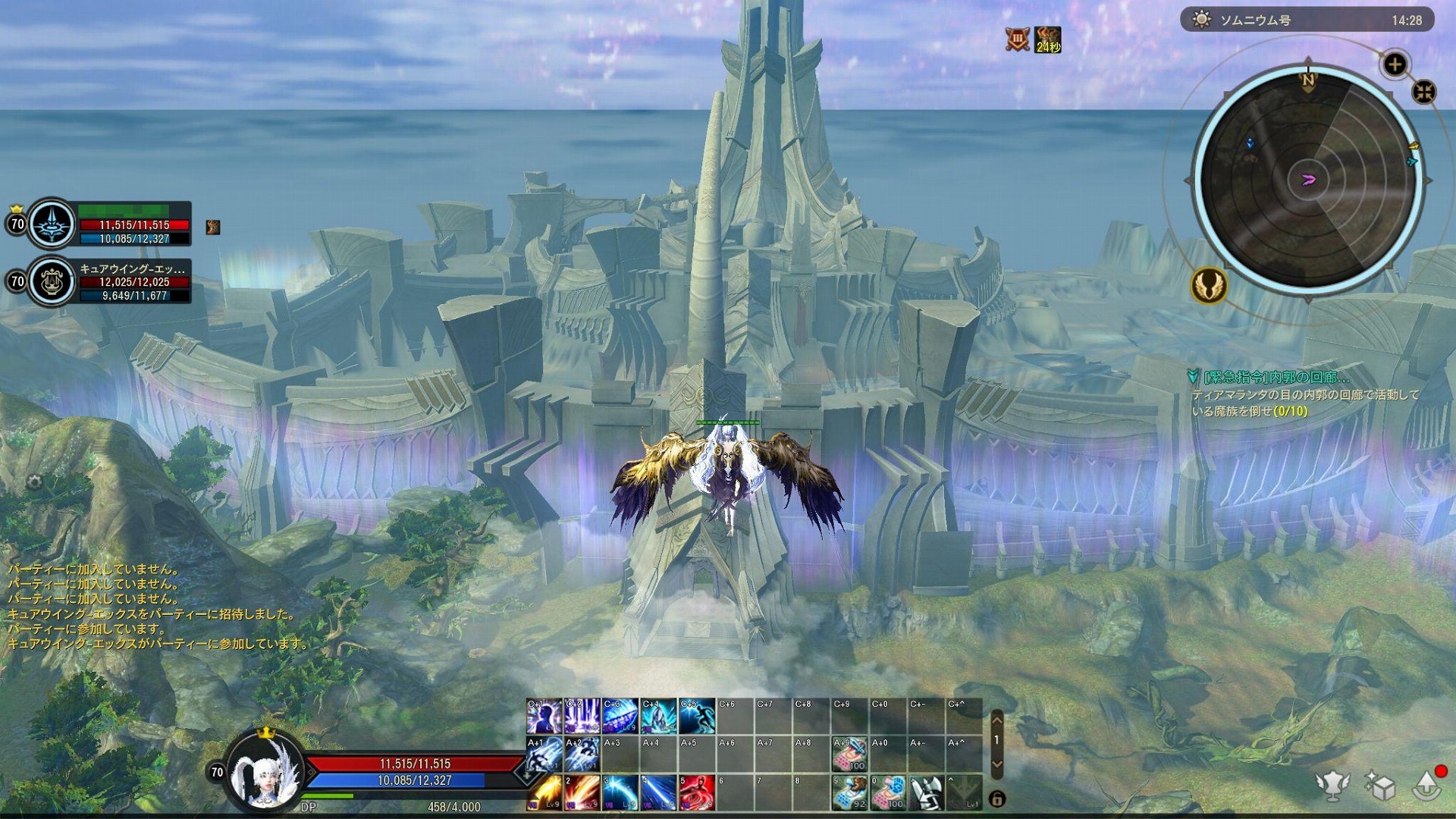Click the minimap zoom-in plus button
The image size is (1456, 819).
(x=1394, y=64)
